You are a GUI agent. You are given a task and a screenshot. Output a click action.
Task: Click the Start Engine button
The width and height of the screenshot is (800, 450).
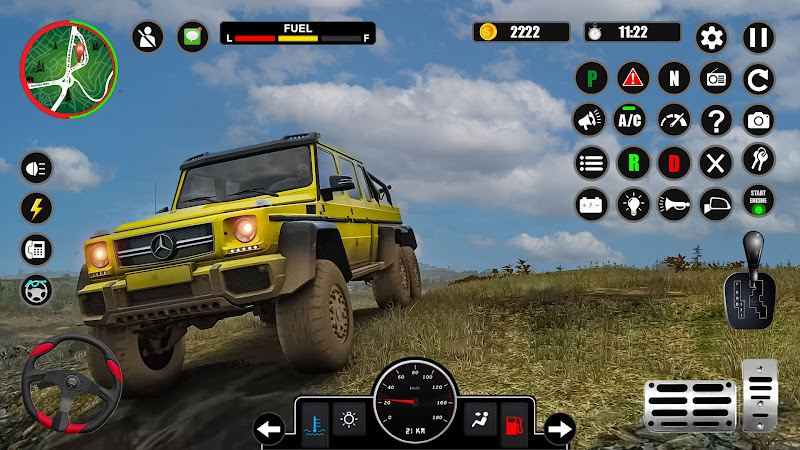point(758,200)
